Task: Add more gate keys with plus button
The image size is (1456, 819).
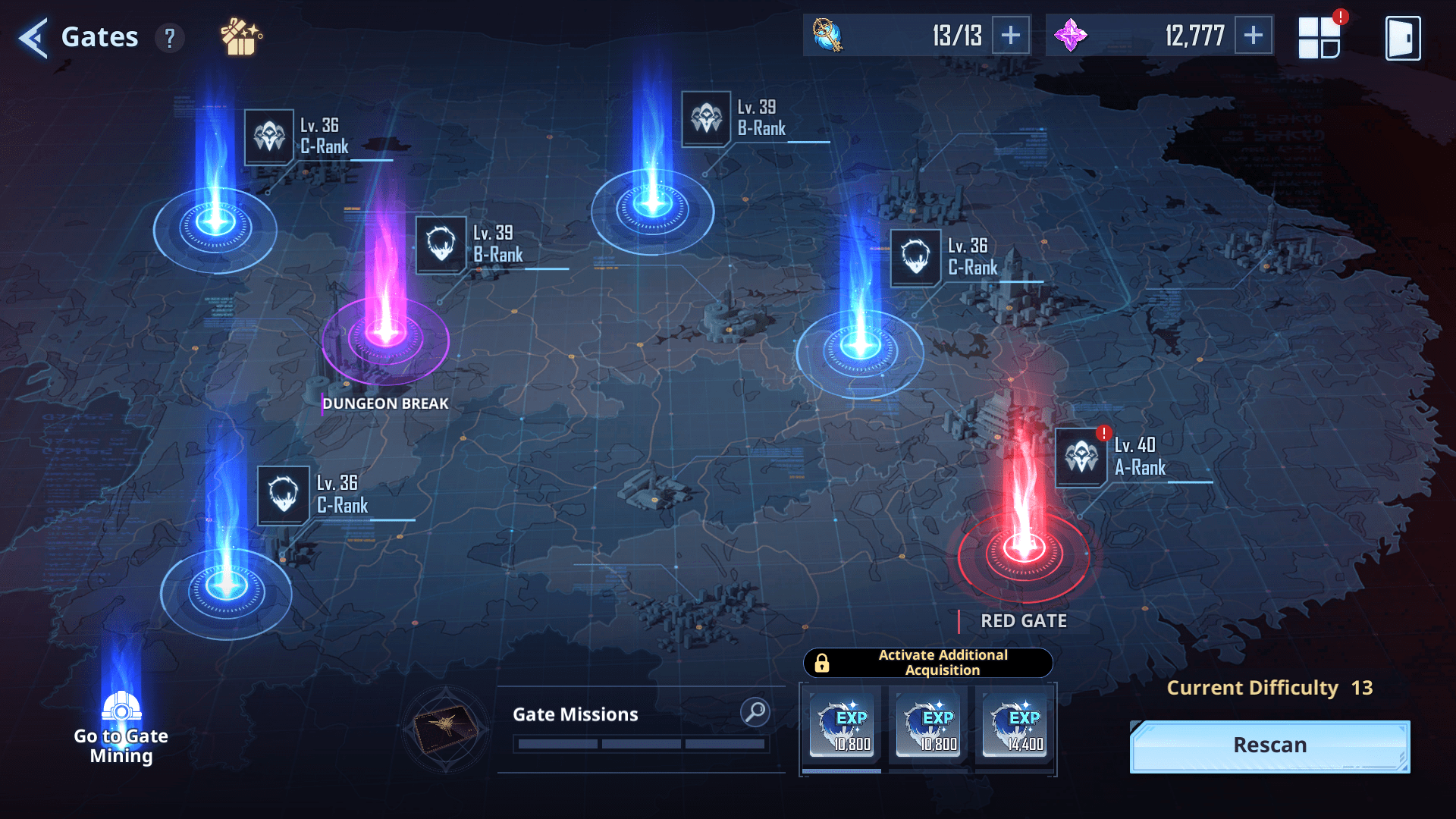Action: [1010, 36]
